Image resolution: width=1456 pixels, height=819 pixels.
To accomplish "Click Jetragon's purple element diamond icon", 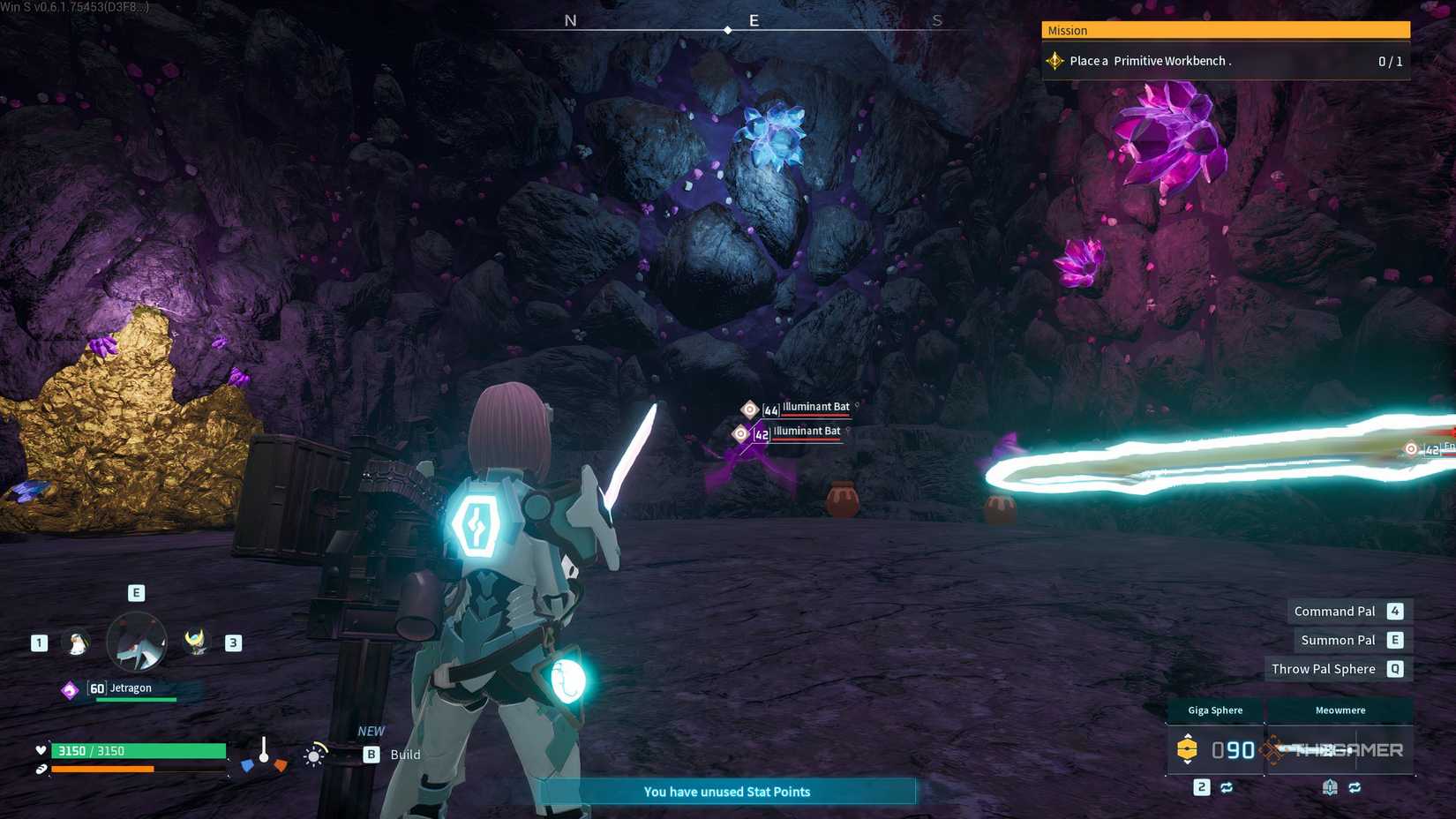I will (x=70, y=688).
